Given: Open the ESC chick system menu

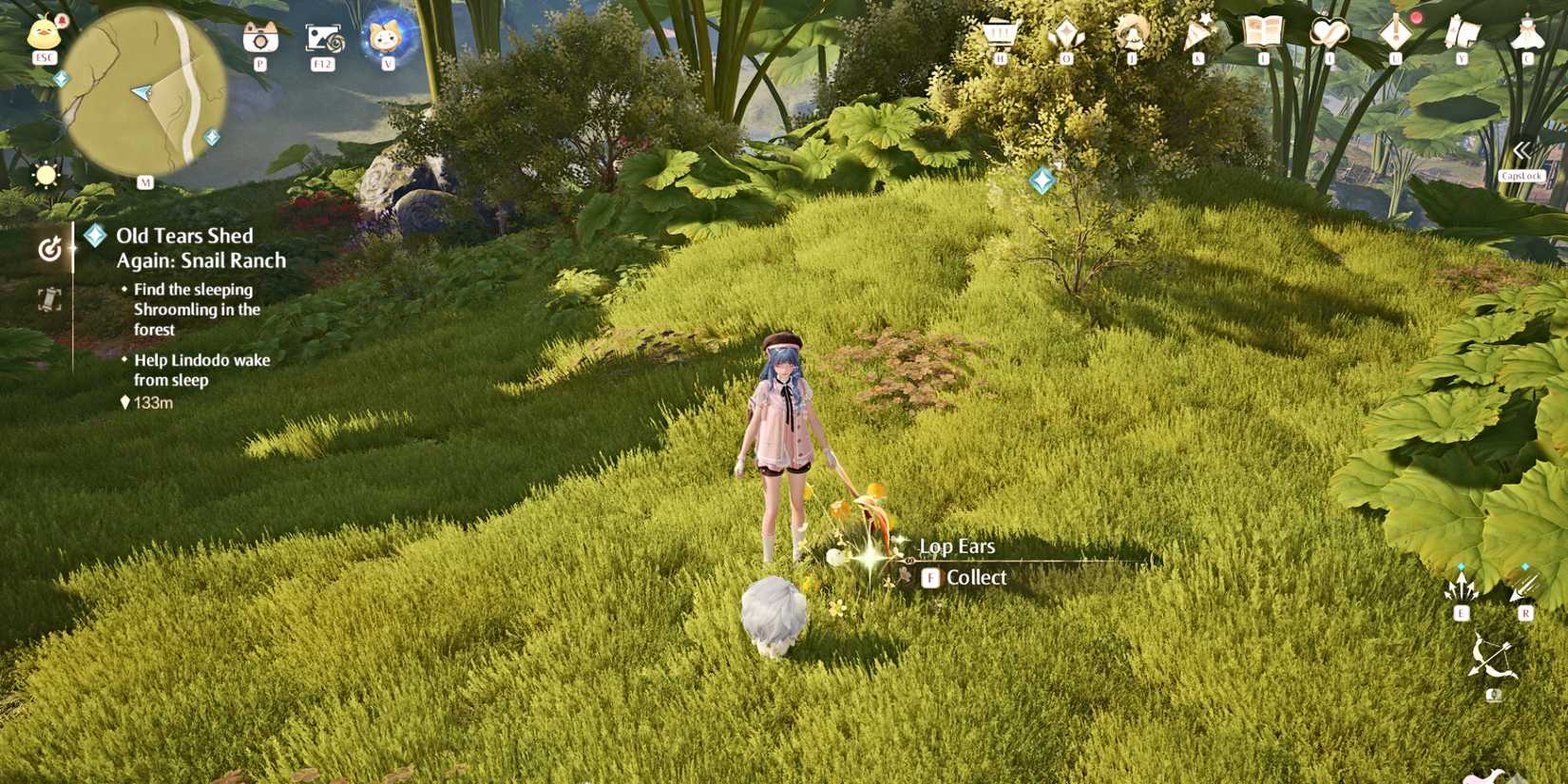Looking at the screenshot, I should (x=42, y=33).
